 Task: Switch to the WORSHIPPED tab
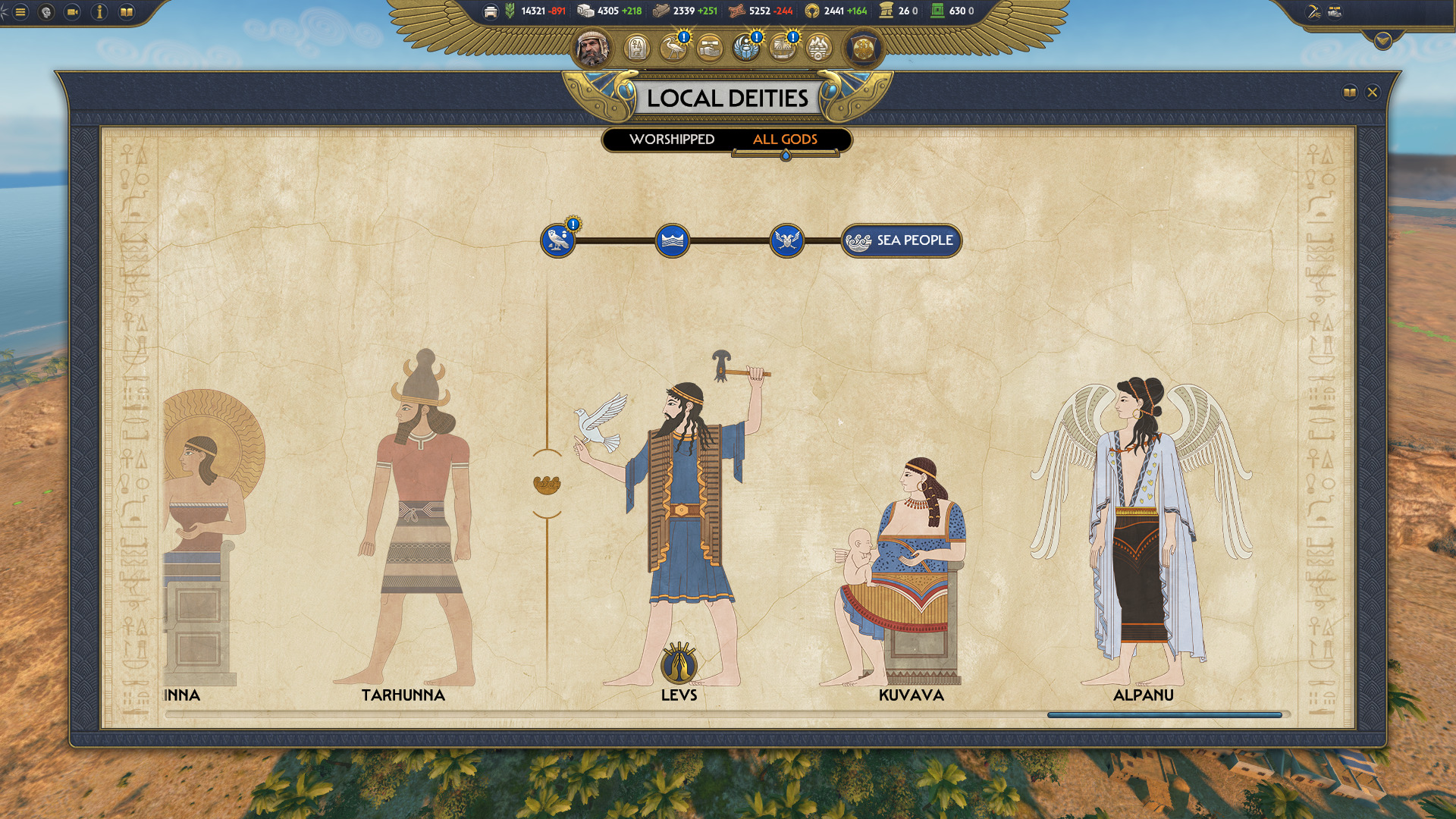click(672, 140)
